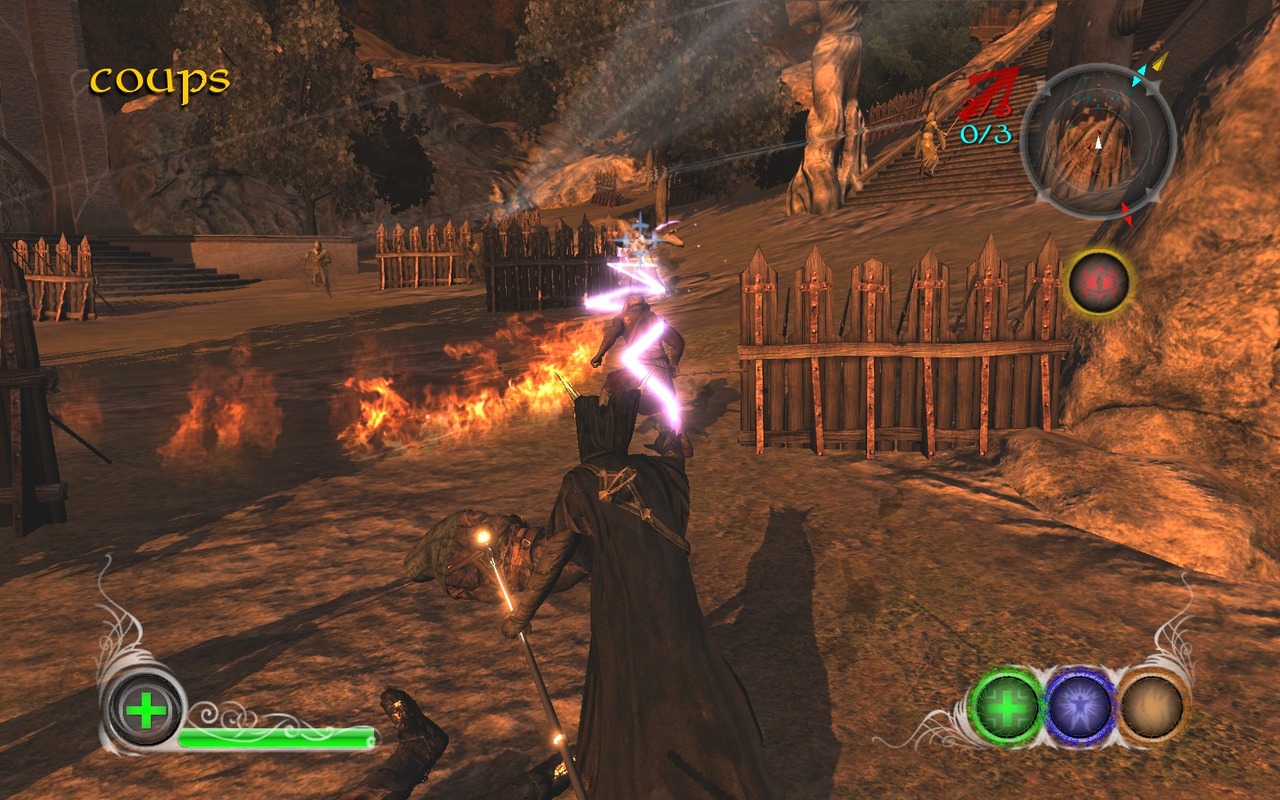The width and height of the screenshot is (1280, 800).
Task: Select the blue starburst spell icon
Action: click(1080, 707)
